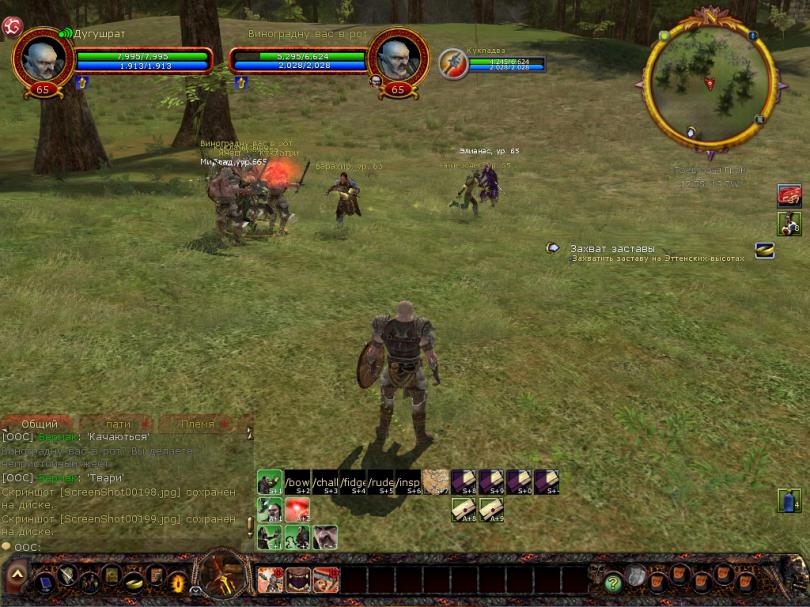
Task: Click the red dragon icon on right edge
Action: tap(789, 195)
